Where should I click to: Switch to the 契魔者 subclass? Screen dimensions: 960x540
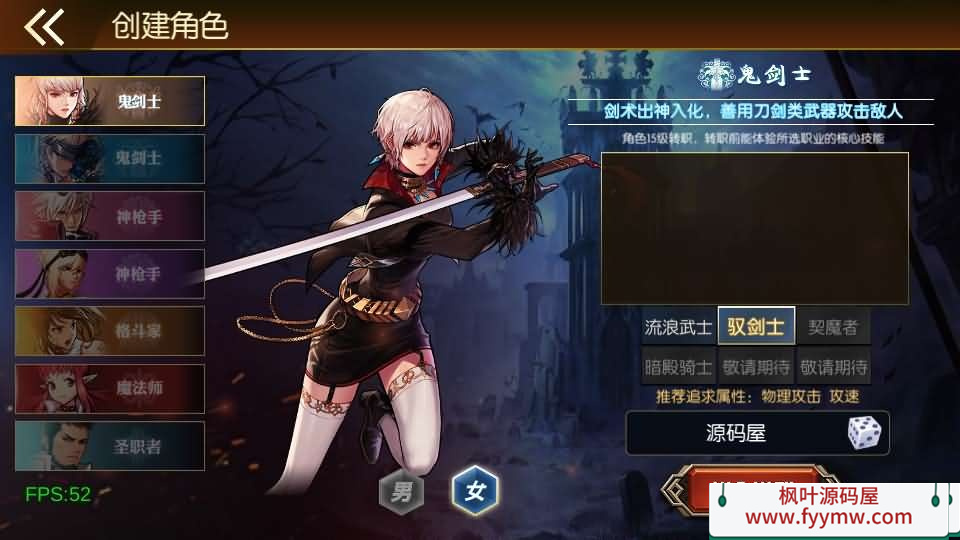pyautogui.click(x=833, y=327)
